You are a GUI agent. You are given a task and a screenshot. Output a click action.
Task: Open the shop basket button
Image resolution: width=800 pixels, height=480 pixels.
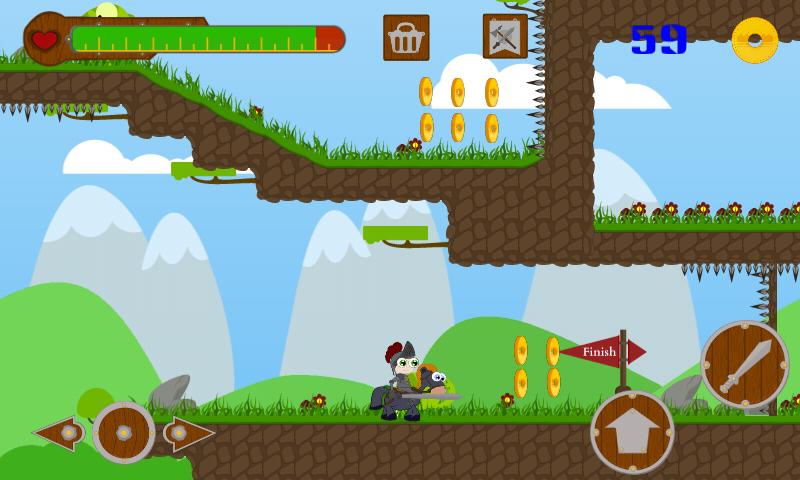click(x=406, y=38)
